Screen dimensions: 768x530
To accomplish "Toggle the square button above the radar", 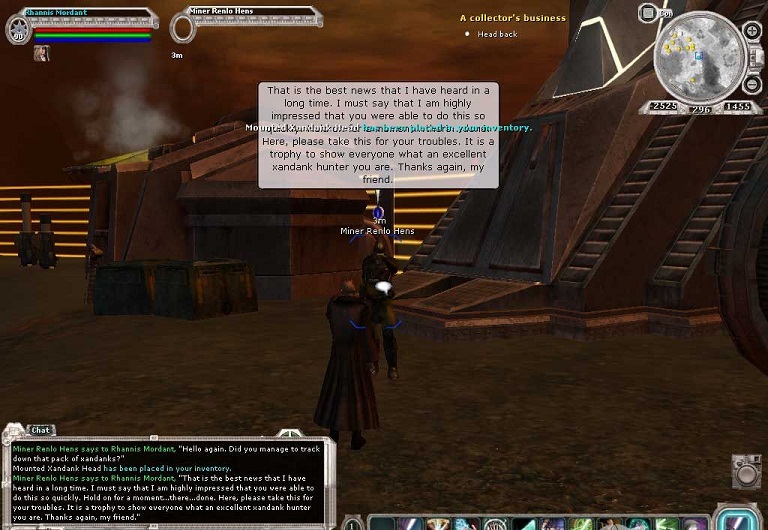I will (x=647, y=13).
